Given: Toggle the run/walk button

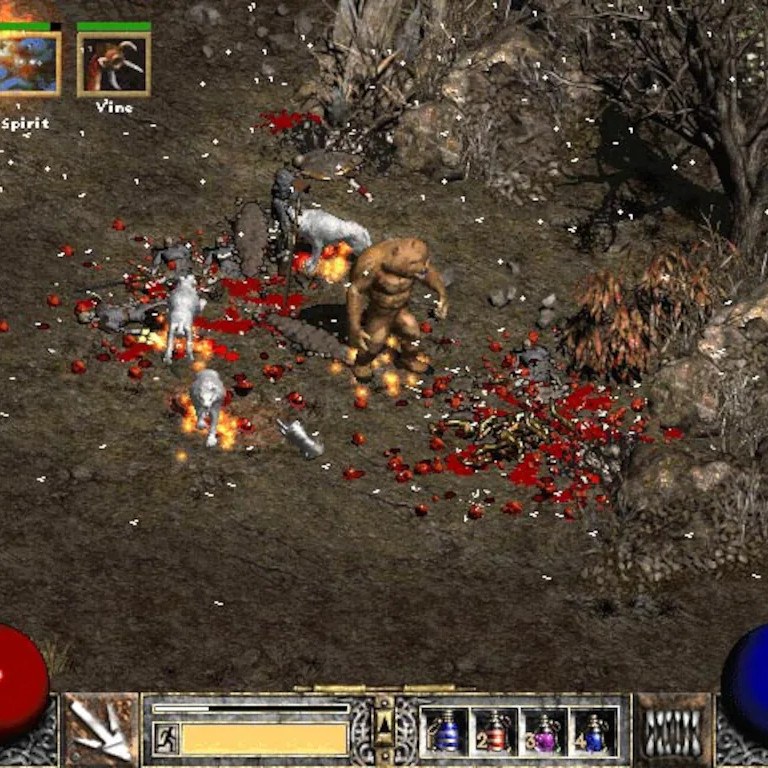Looking at the screenshot, I should pos(166,739).
